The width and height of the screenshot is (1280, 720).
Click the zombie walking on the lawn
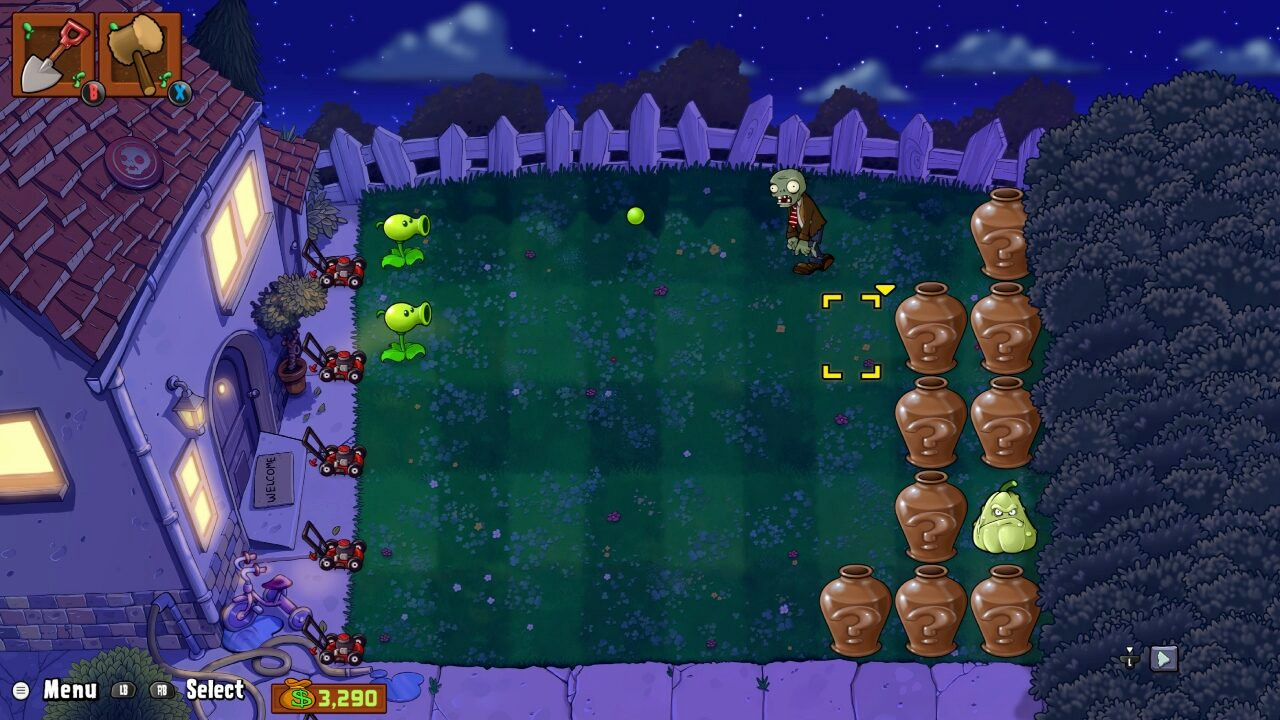point(800,220)
